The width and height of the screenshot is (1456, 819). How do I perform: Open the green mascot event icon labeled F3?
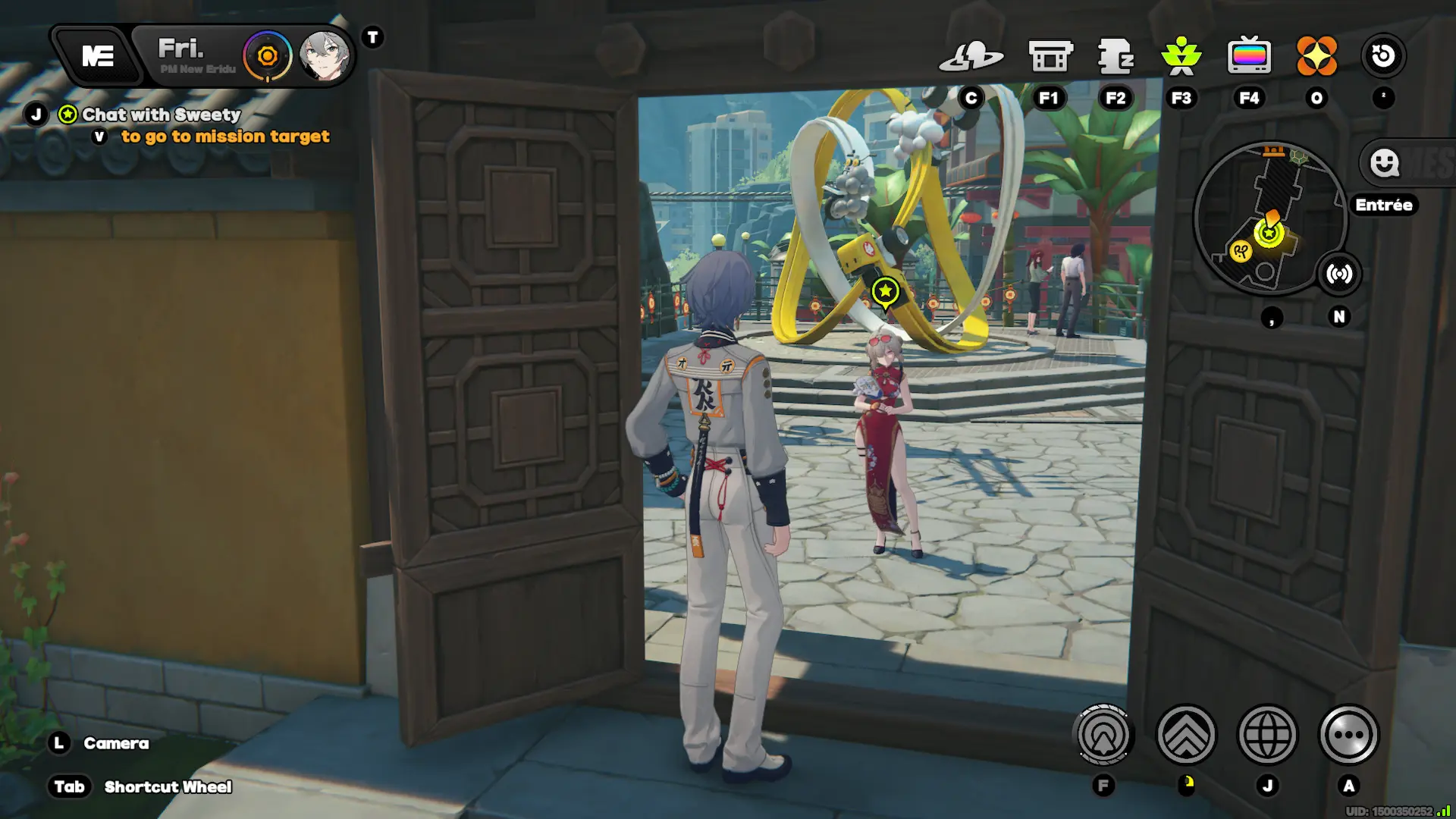(1181, 55)
